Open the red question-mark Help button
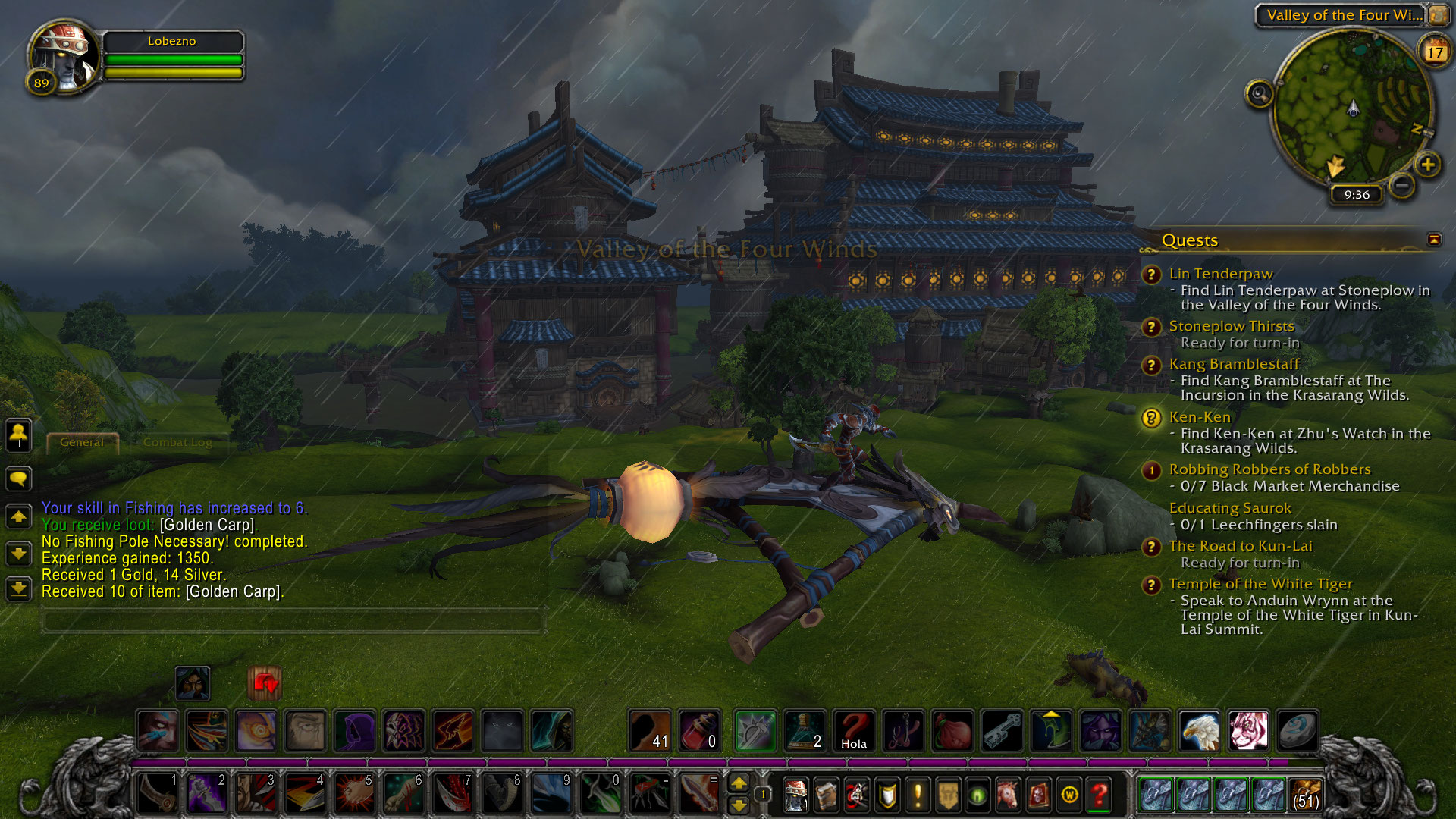 point(1099,795)
